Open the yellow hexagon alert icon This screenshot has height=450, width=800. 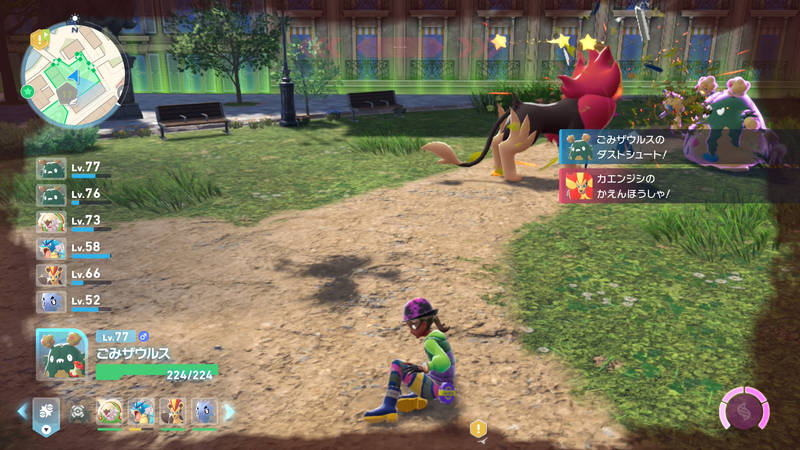478,429
